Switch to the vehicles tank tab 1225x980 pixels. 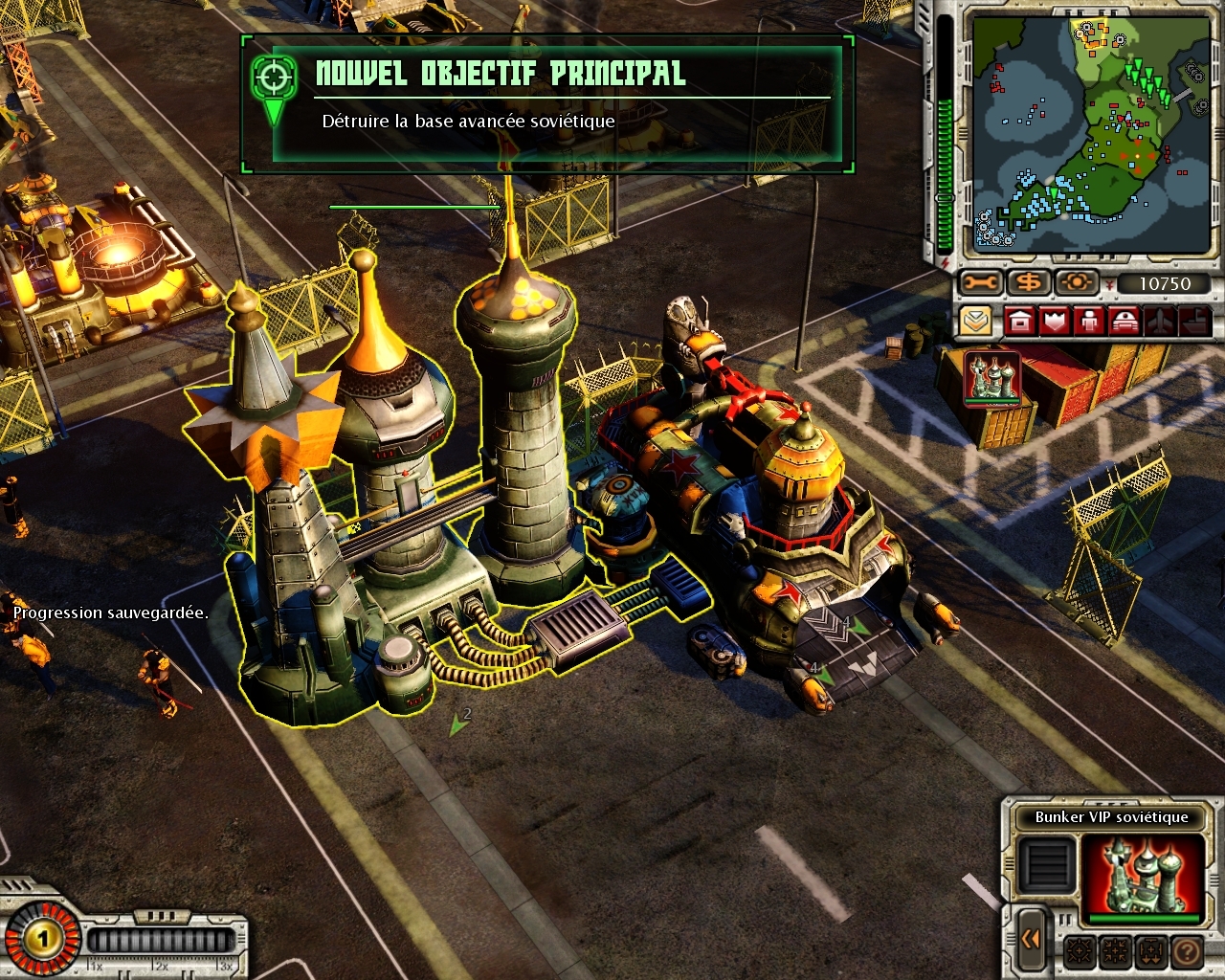(x=1124, y=321)
